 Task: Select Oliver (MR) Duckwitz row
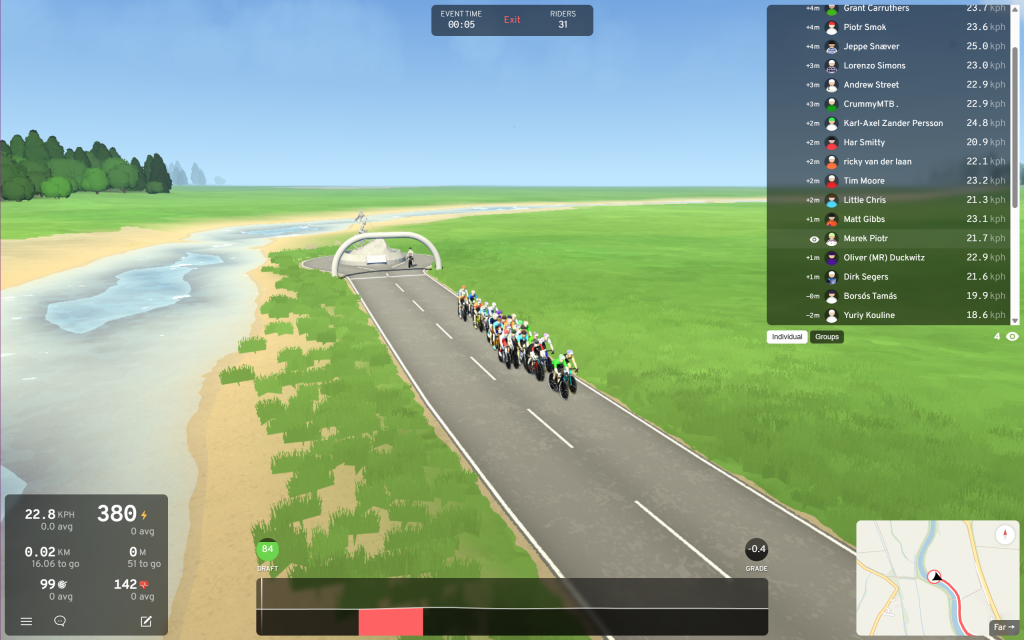click(x=885, y=258)
